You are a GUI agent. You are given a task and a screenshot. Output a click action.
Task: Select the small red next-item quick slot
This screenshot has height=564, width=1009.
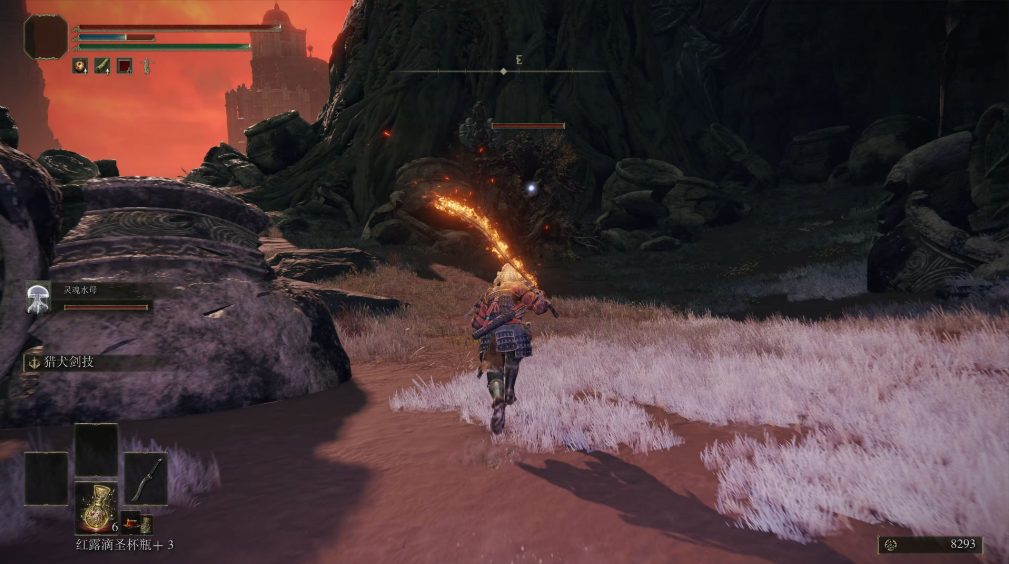click(130, 520)
